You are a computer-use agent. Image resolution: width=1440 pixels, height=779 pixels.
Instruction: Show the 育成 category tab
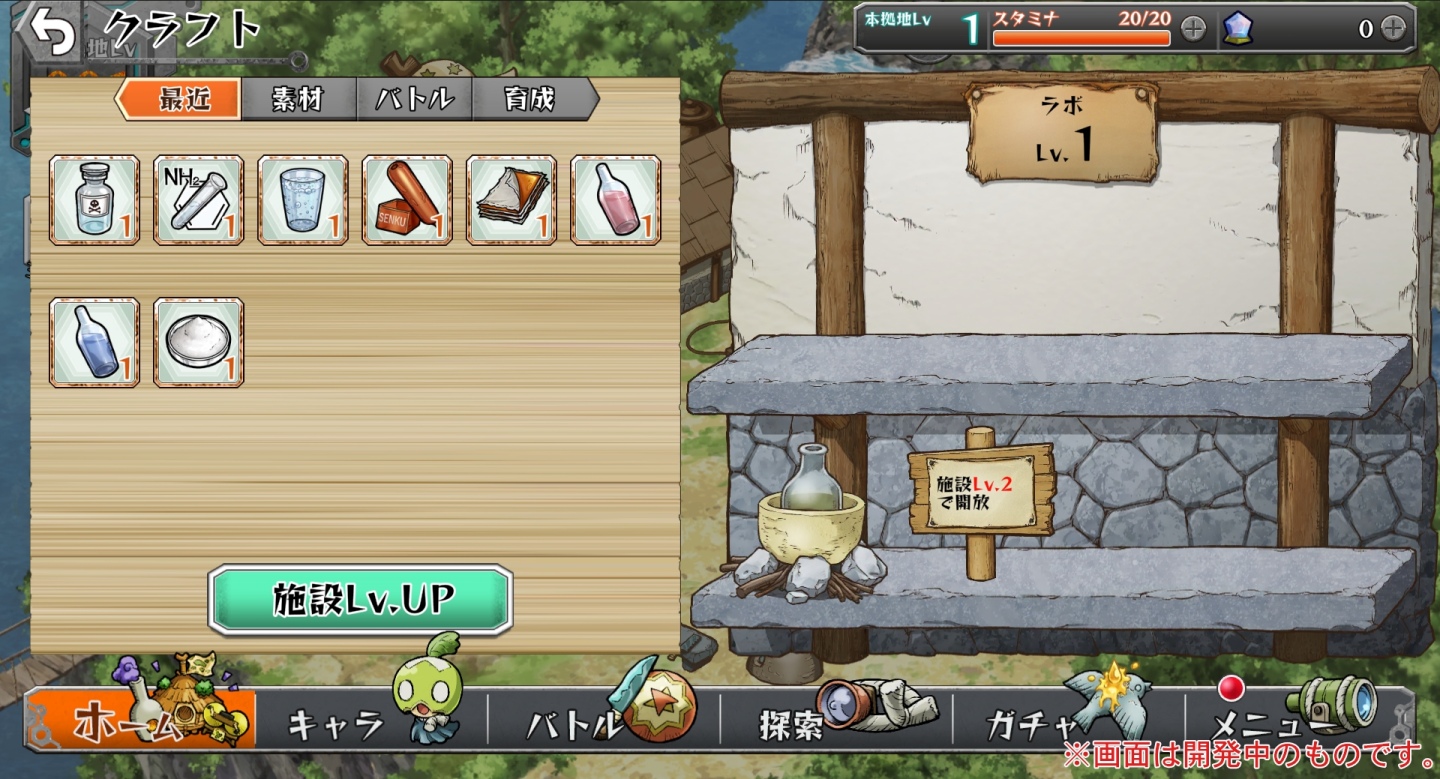click(531, 100)
